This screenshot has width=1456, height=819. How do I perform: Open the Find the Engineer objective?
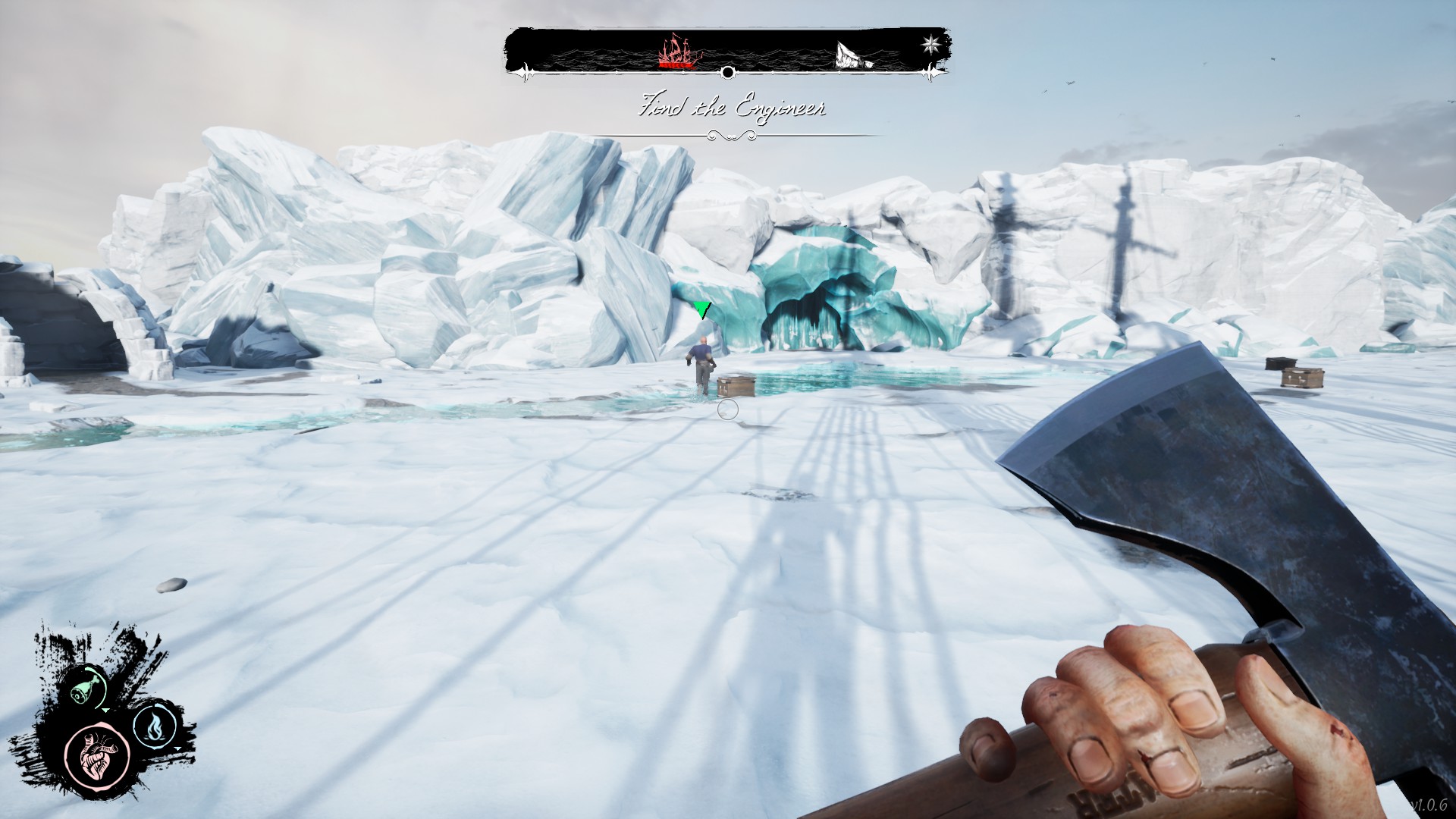(x=733, y=108)
